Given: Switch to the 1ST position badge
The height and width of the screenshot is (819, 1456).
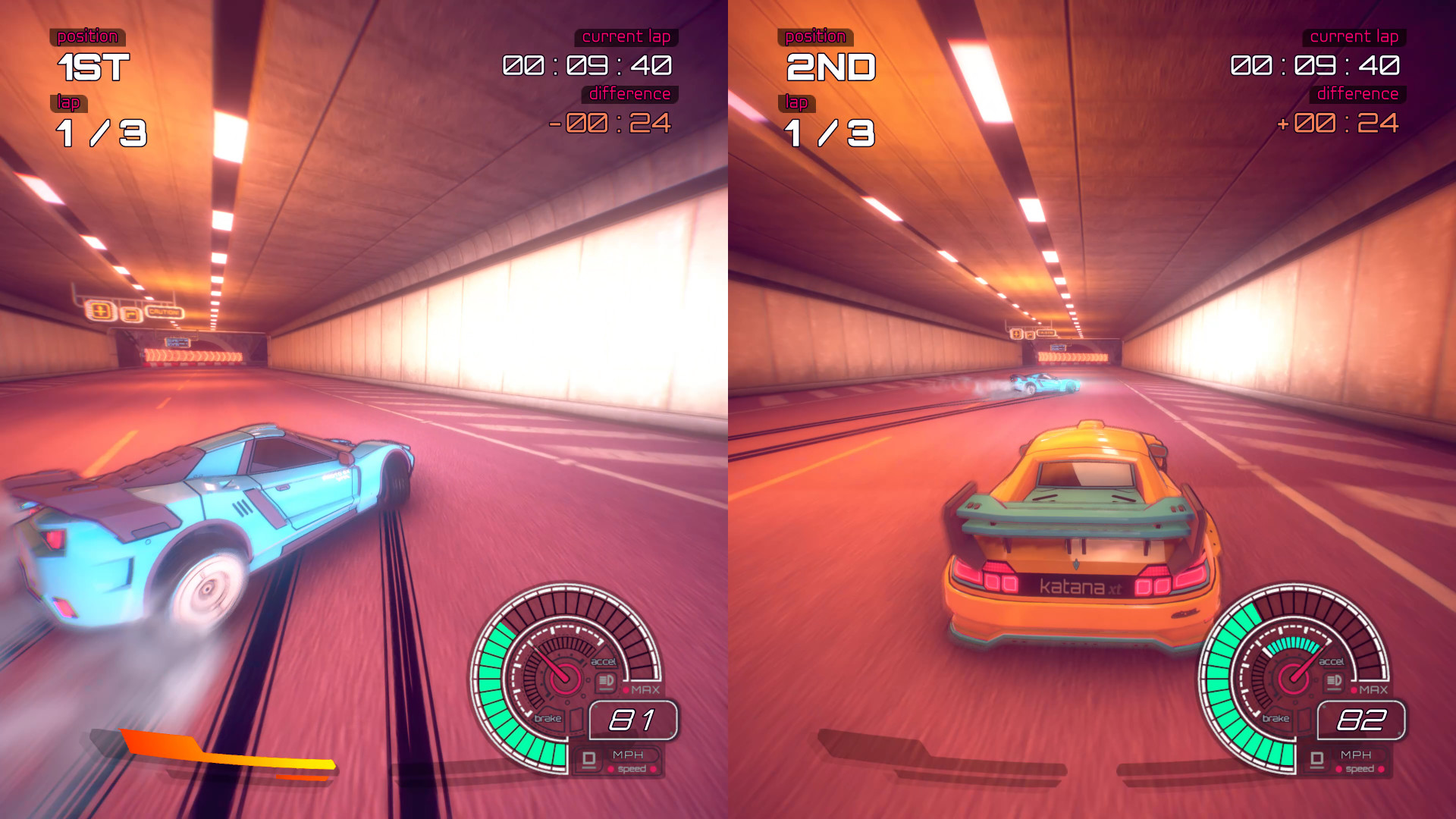Looking at the screenshot, I should [95, 66].
